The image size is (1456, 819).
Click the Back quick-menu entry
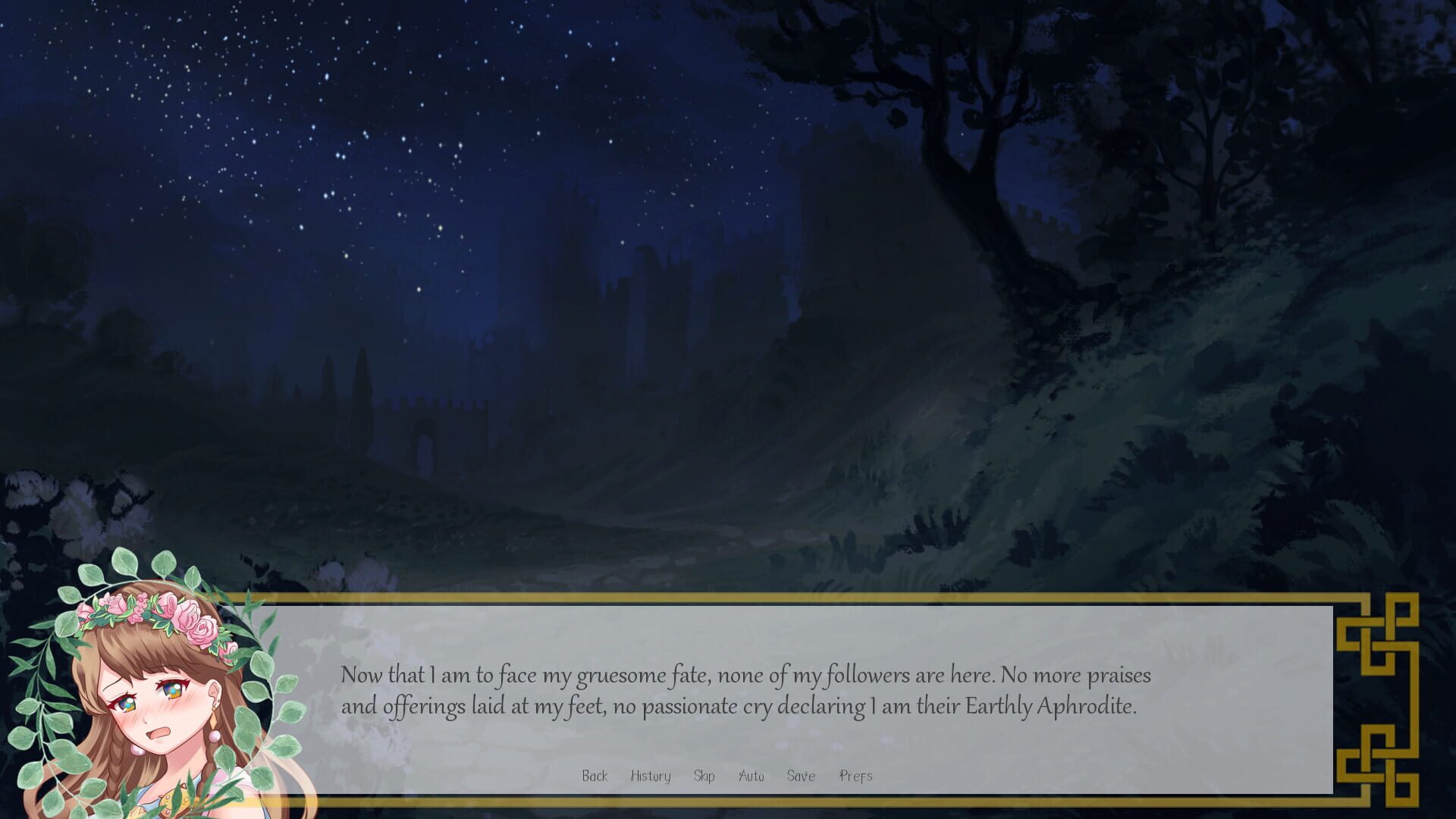tap(596, 776)
